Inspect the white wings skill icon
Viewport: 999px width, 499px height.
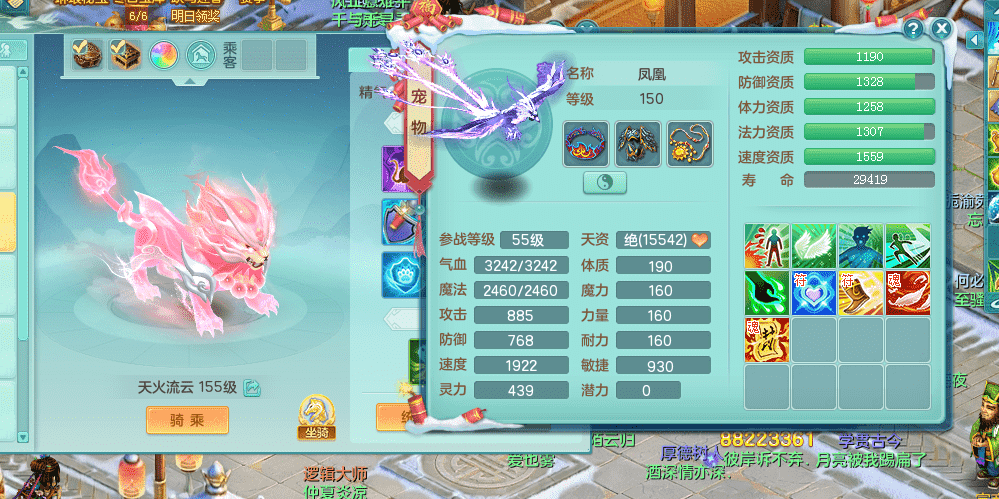coord(813,246)
